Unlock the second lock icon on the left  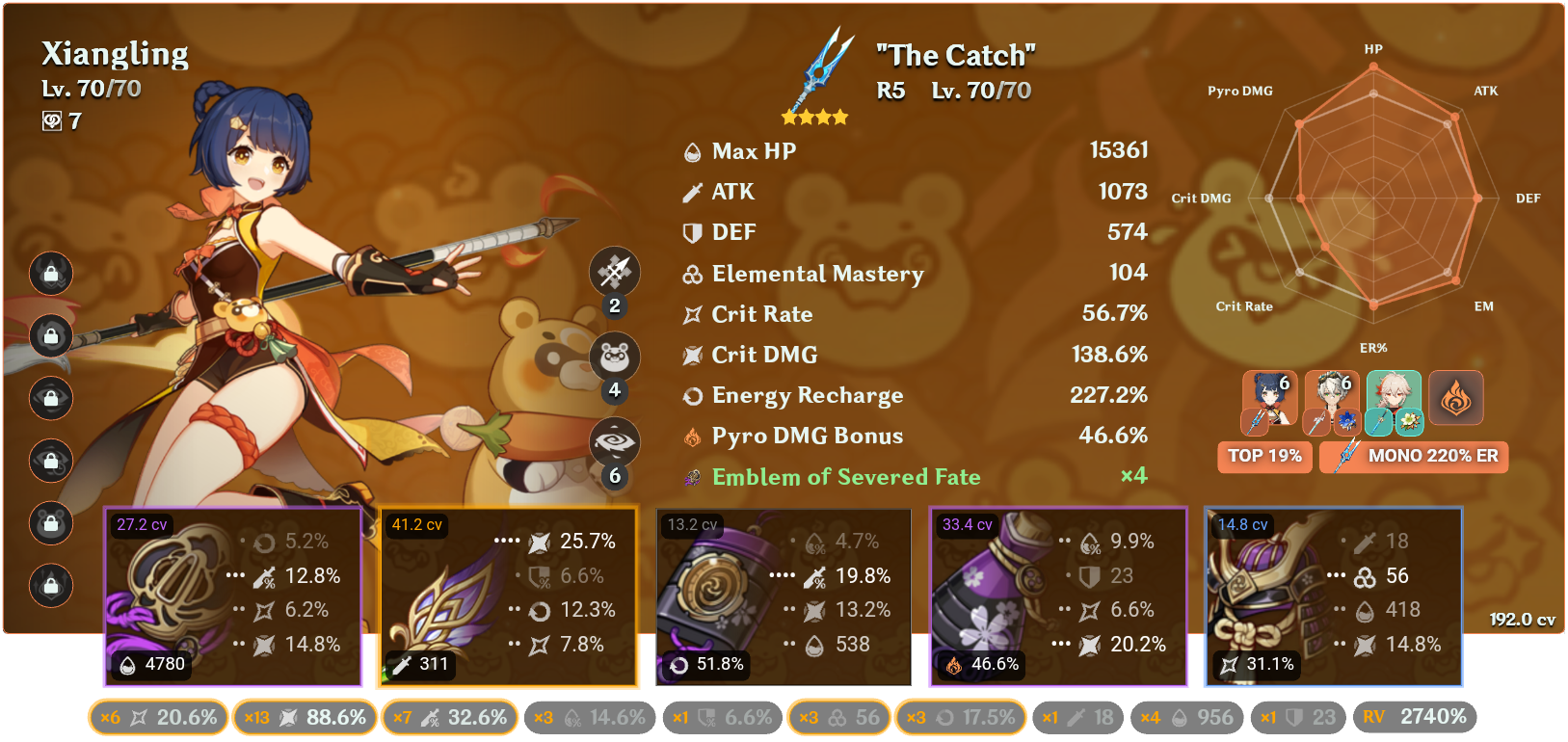50,336
